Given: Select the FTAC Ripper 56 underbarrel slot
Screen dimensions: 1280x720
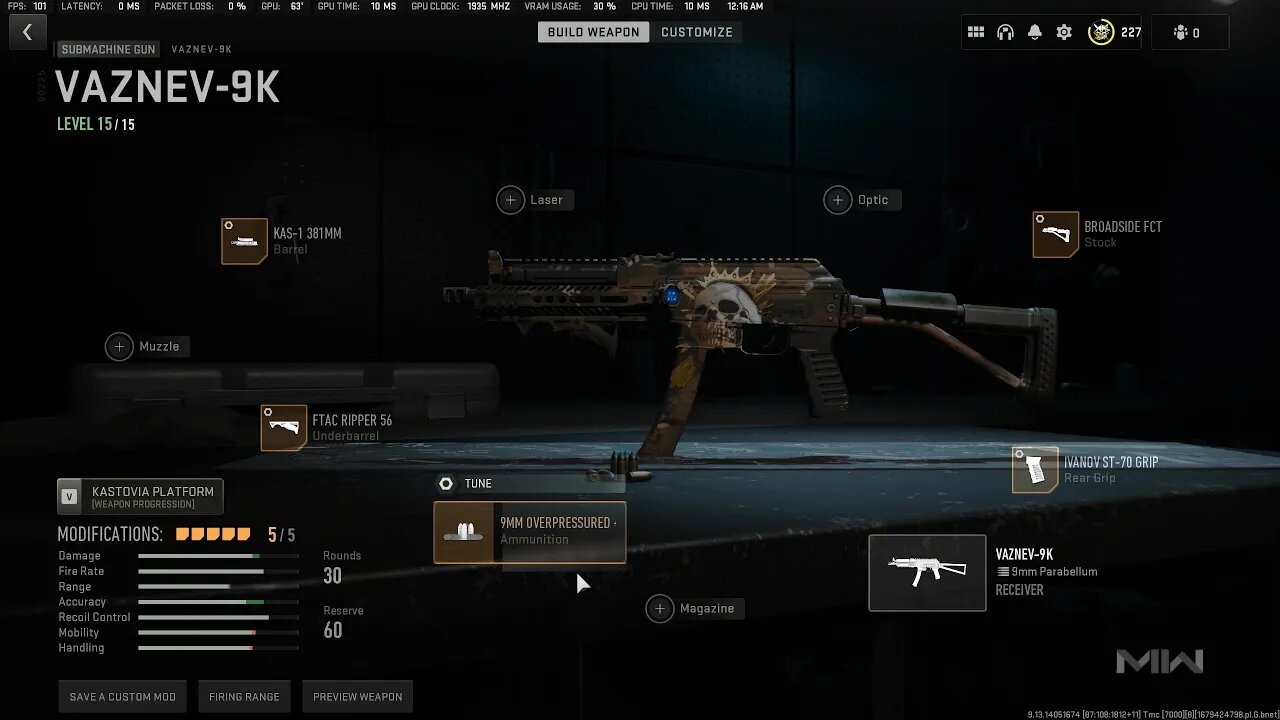Looking at the screenshot, I should (284, 428).
